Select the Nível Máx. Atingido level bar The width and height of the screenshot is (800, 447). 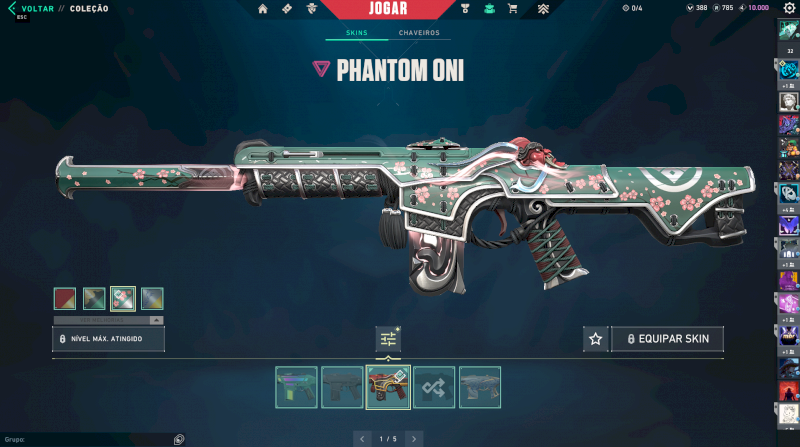click(108, 339)
